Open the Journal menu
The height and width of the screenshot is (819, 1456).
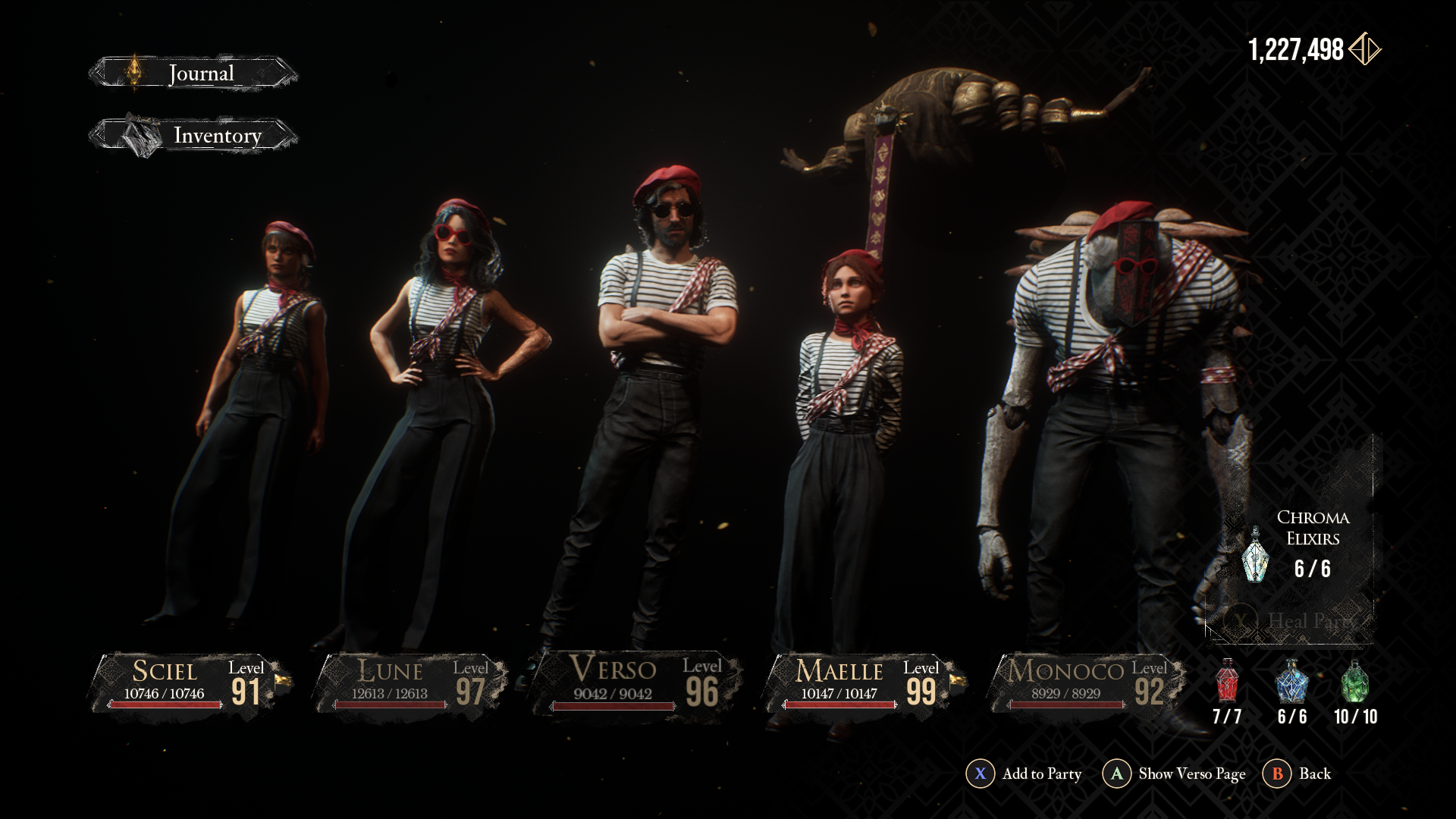194,74
